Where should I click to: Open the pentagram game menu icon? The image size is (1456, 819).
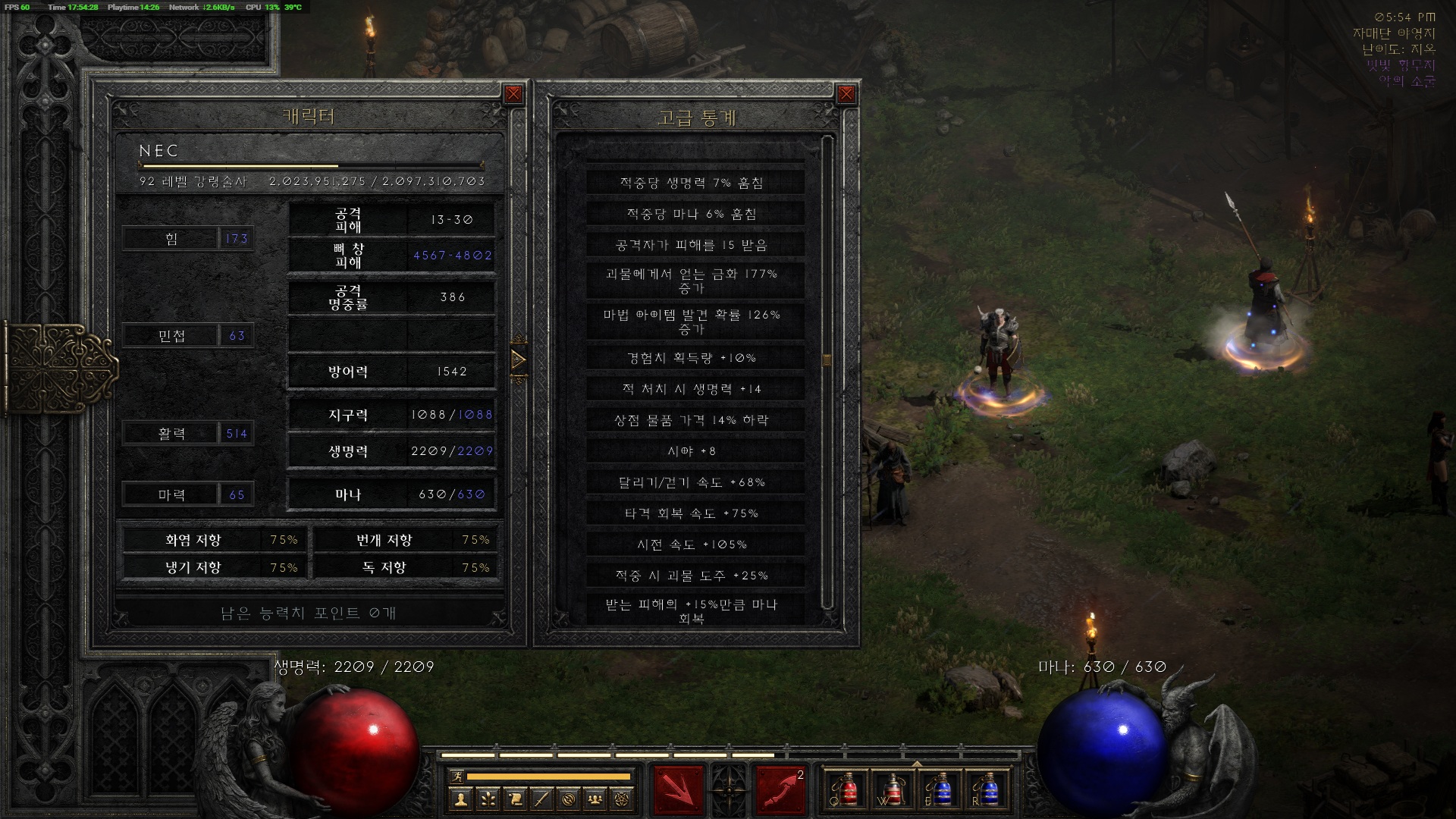click(x=623, y=799)
